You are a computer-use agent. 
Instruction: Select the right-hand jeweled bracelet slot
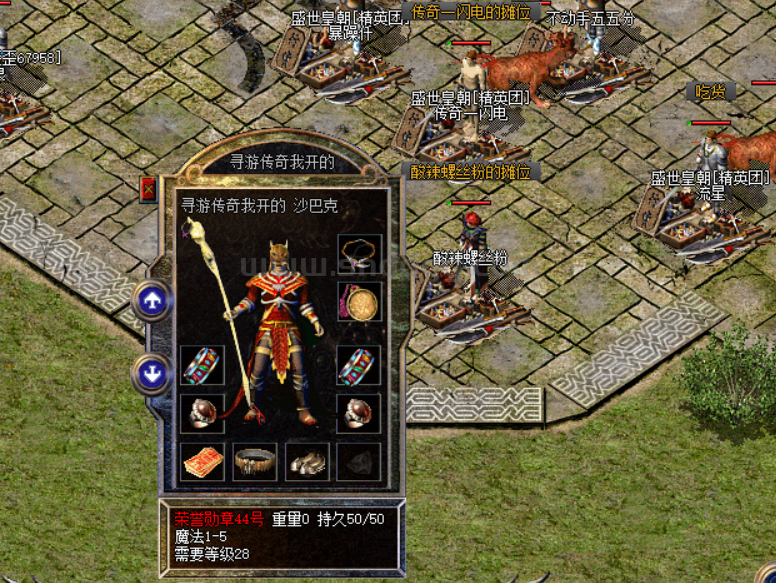point(359,366)
